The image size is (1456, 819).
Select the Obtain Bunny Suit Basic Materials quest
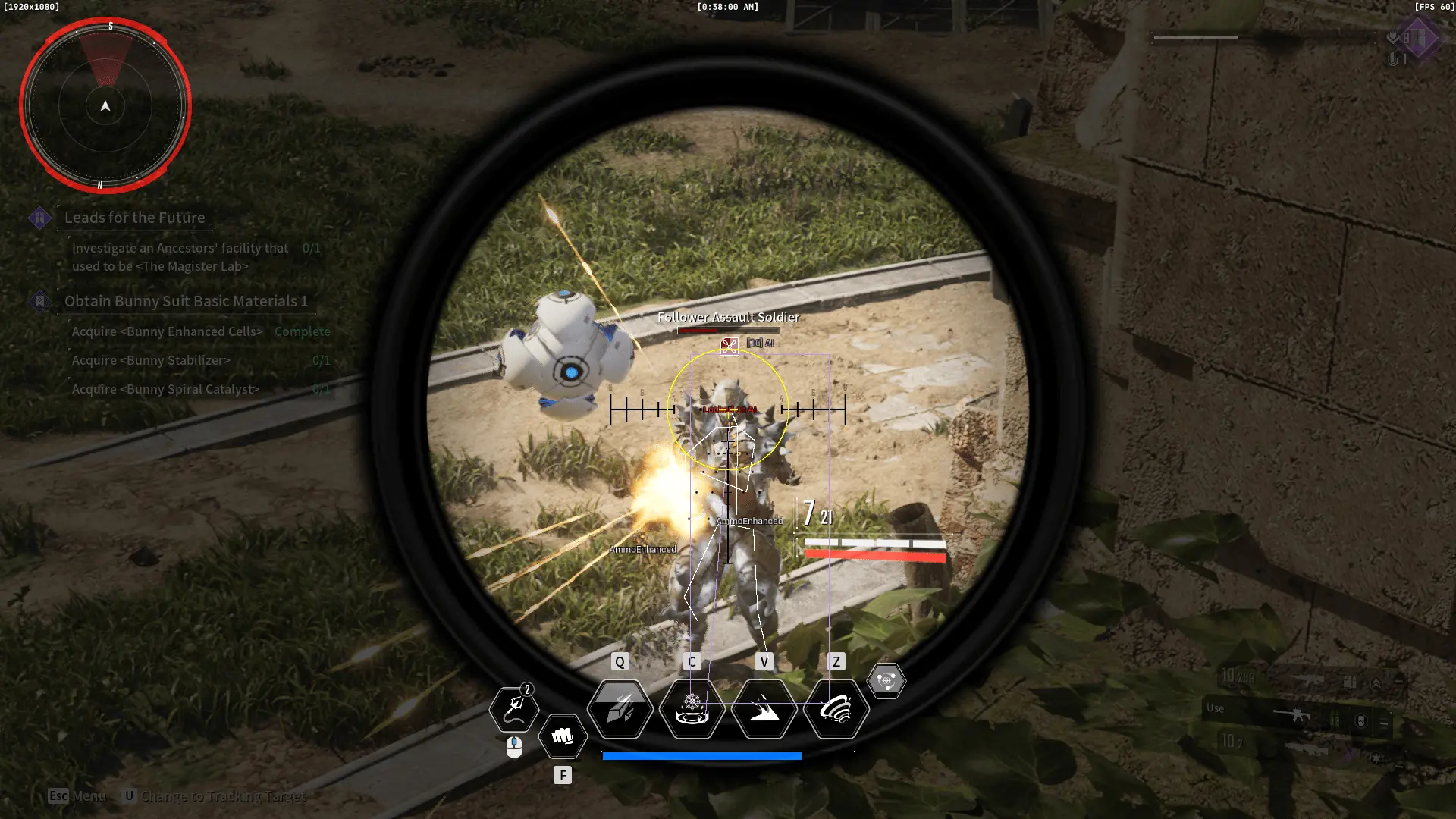[x=186, y=301]
